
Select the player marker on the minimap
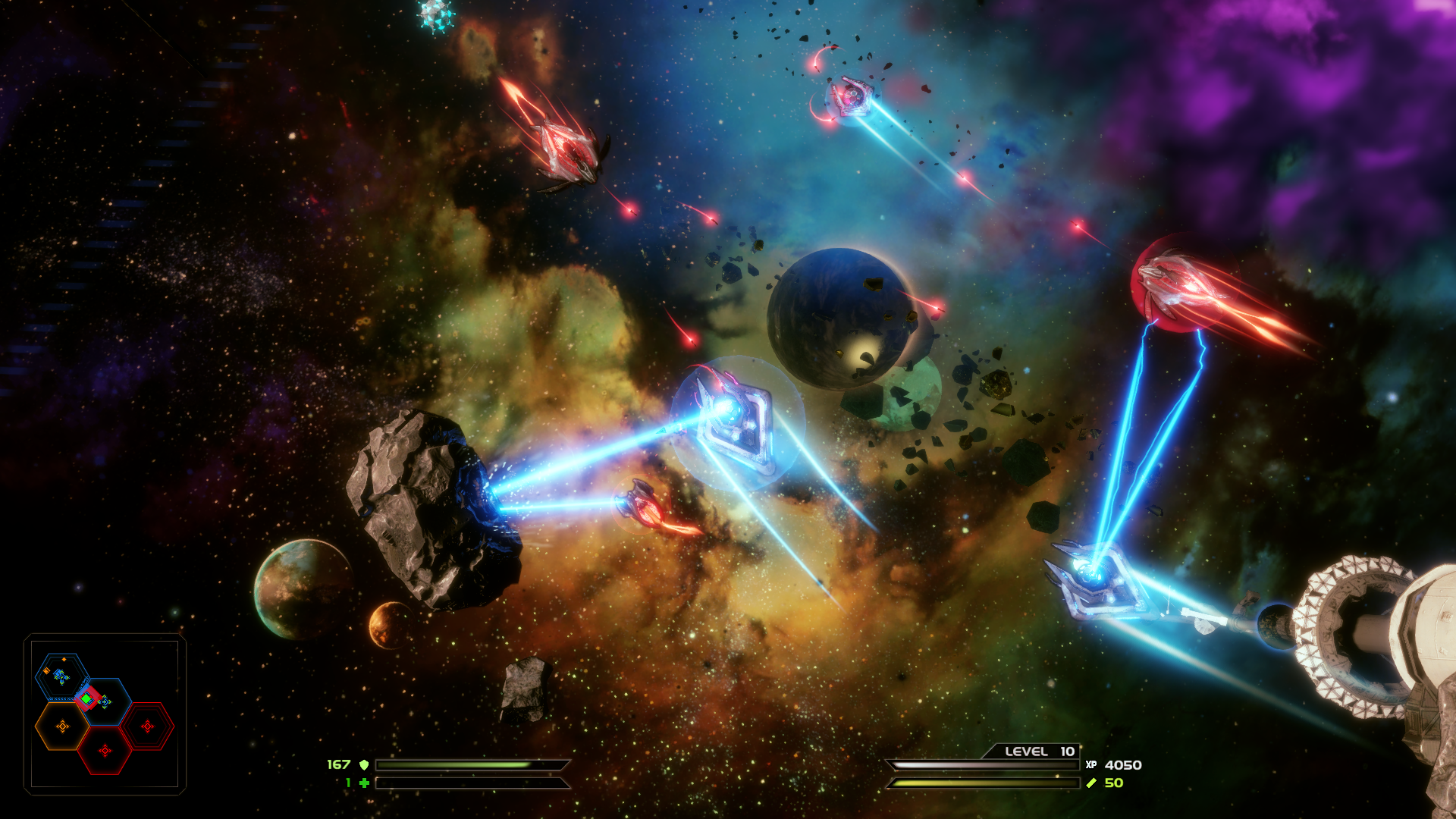tap(87, 698)
